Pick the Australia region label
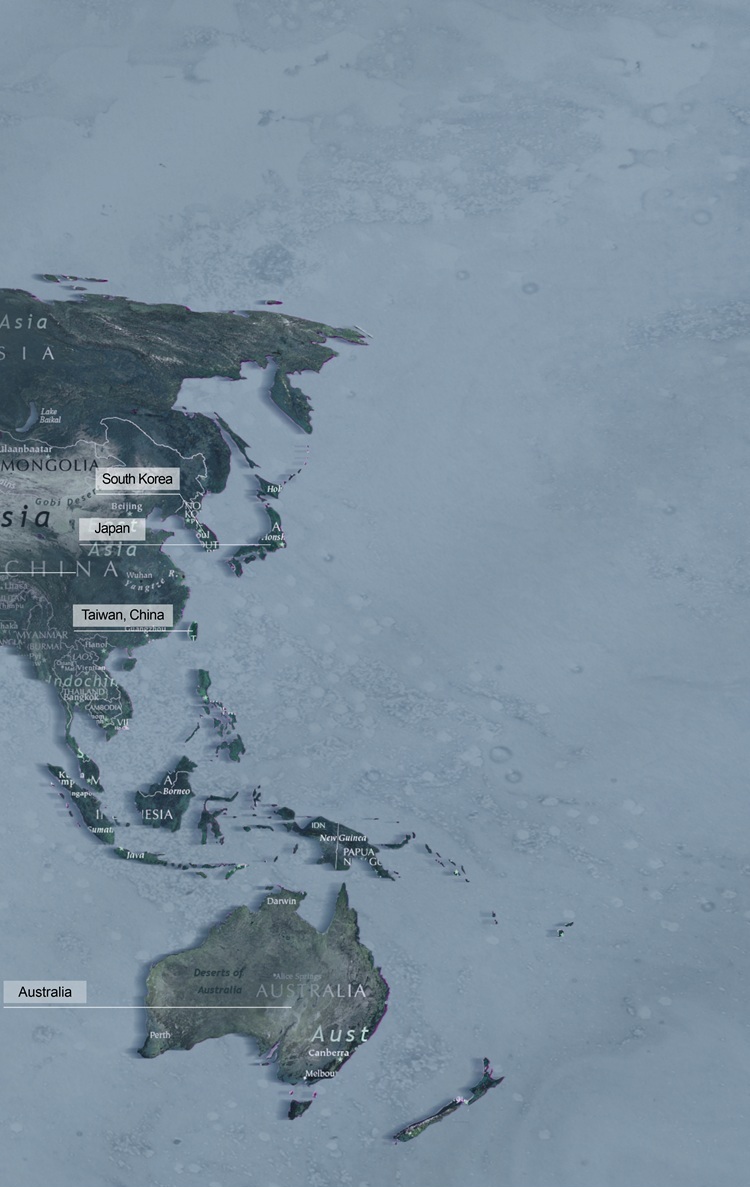The image size is (750, 1187). pyautogui.click(x=45, y=992)
